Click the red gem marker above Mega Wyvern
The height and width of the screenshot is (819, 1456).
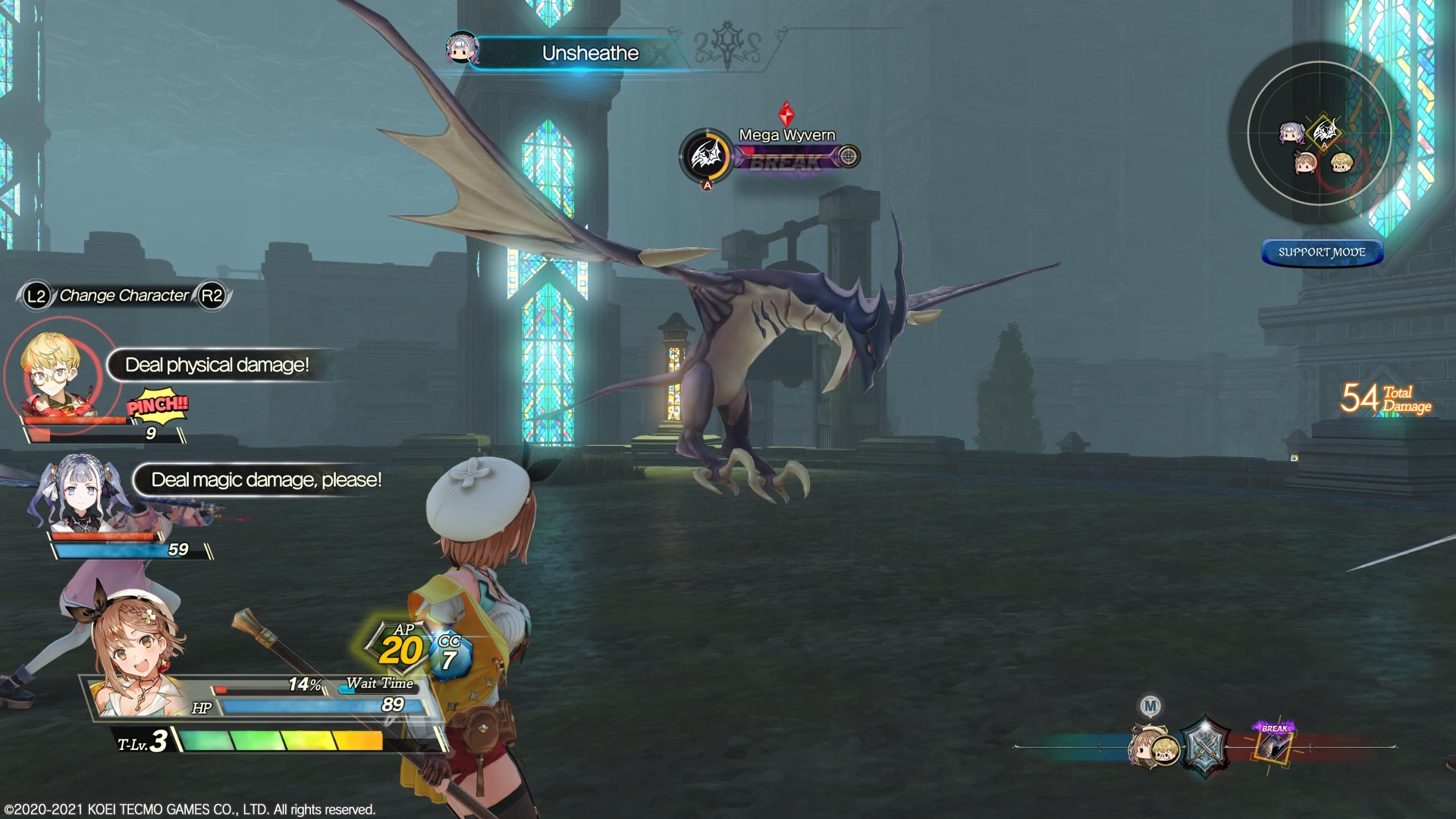pyautogui.click(x=786, y=106)
